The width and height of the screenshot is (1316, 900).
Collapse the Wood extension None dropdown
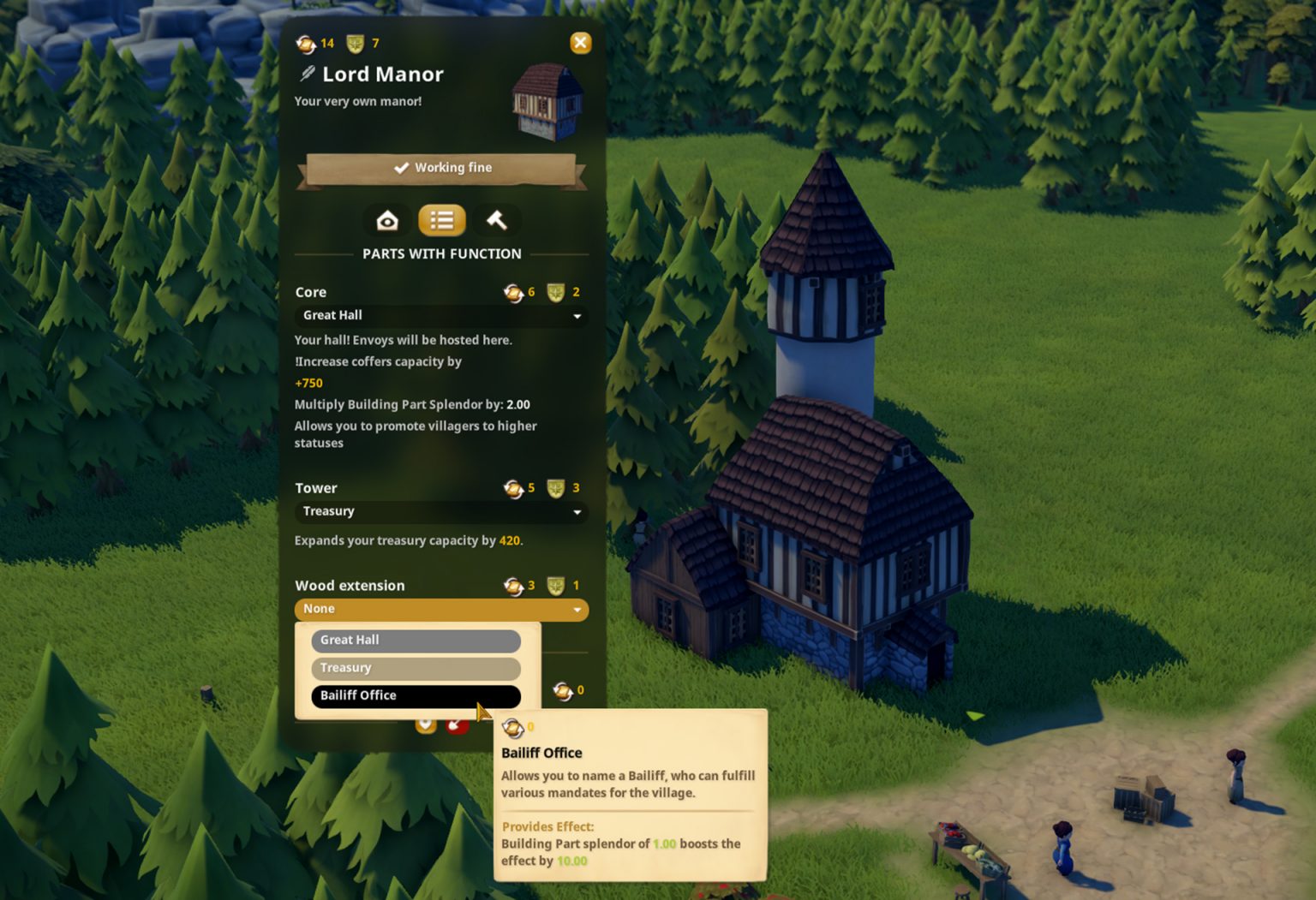tap(440, 609)
